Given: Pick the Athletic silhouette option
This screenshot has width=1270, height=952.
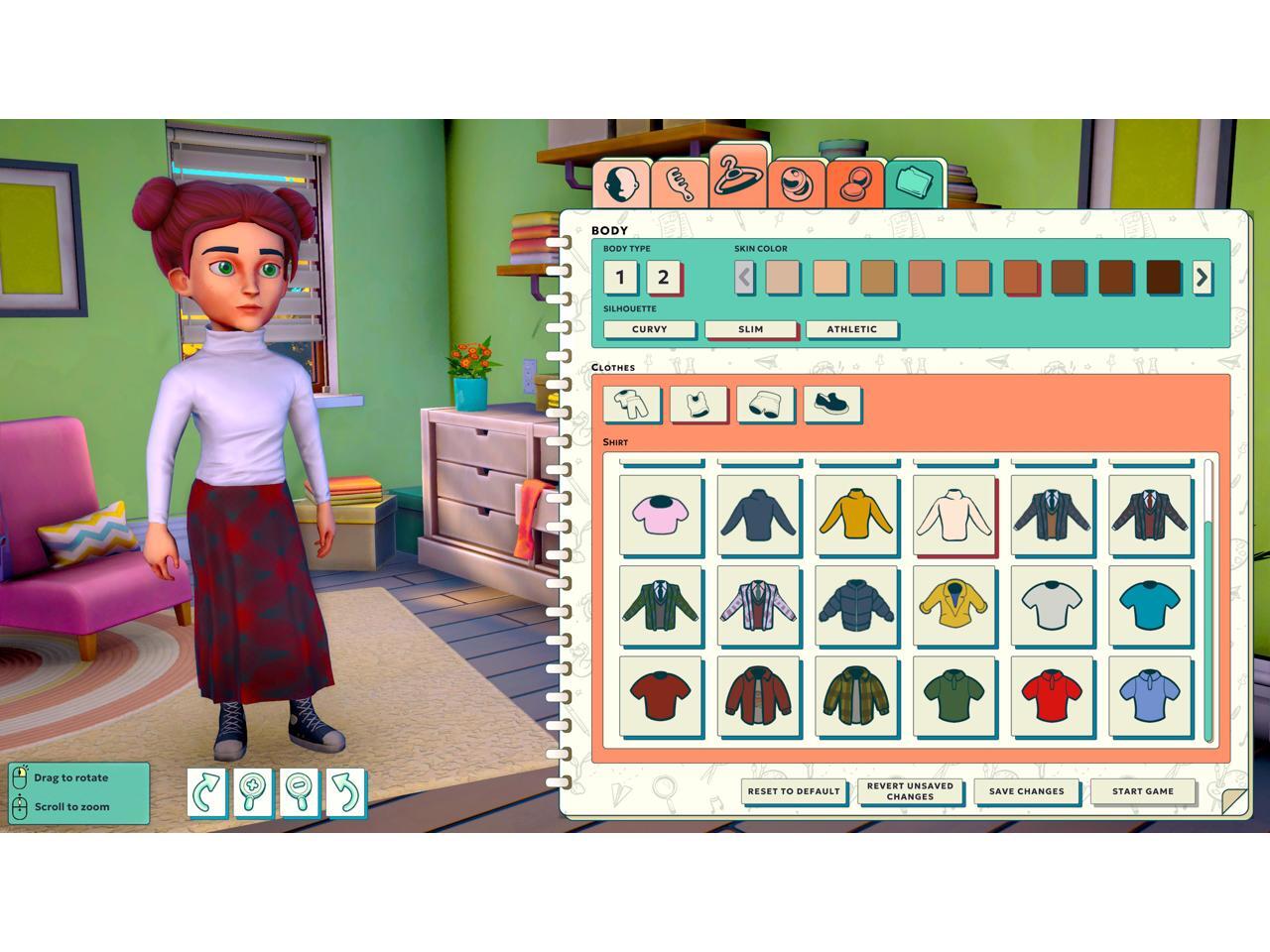Looking at the screenshot, I should tap(851, 329).
